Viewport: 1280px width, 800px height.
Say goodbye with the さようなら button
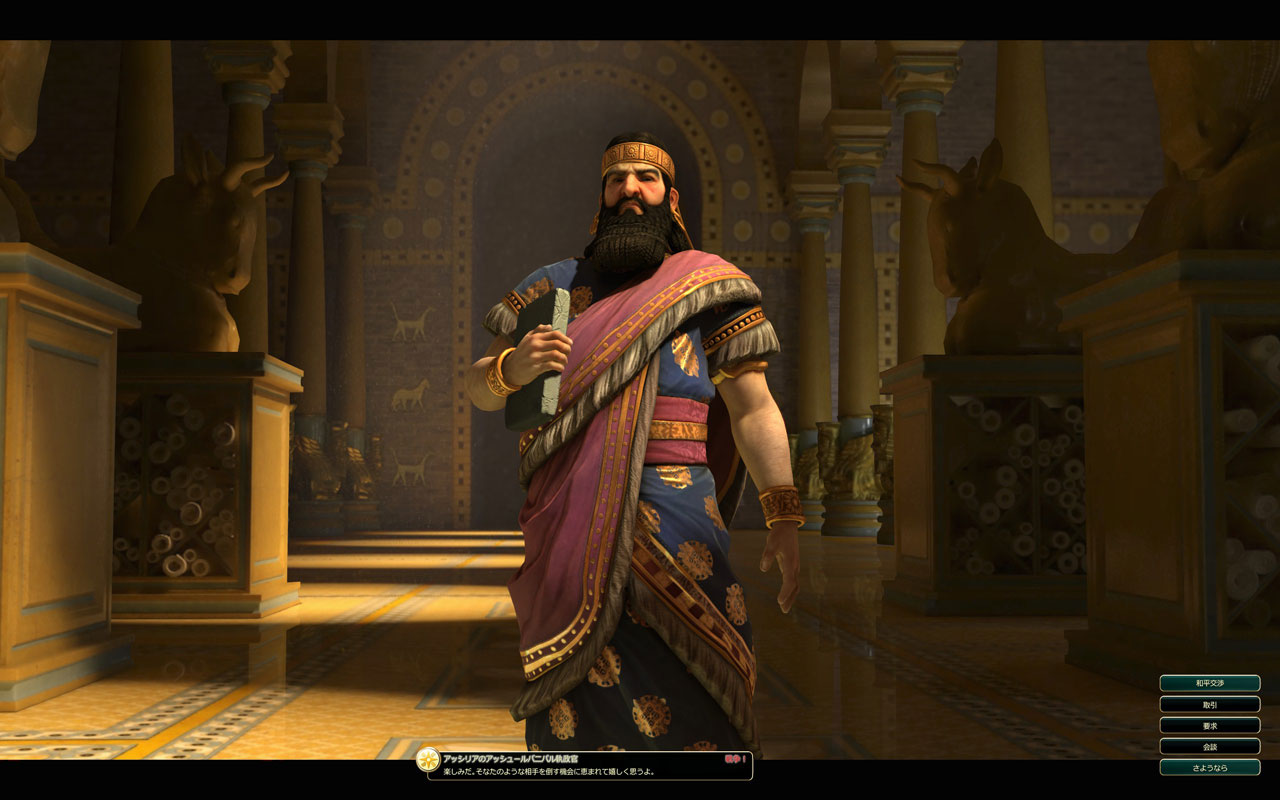[x=1209, y=767]
